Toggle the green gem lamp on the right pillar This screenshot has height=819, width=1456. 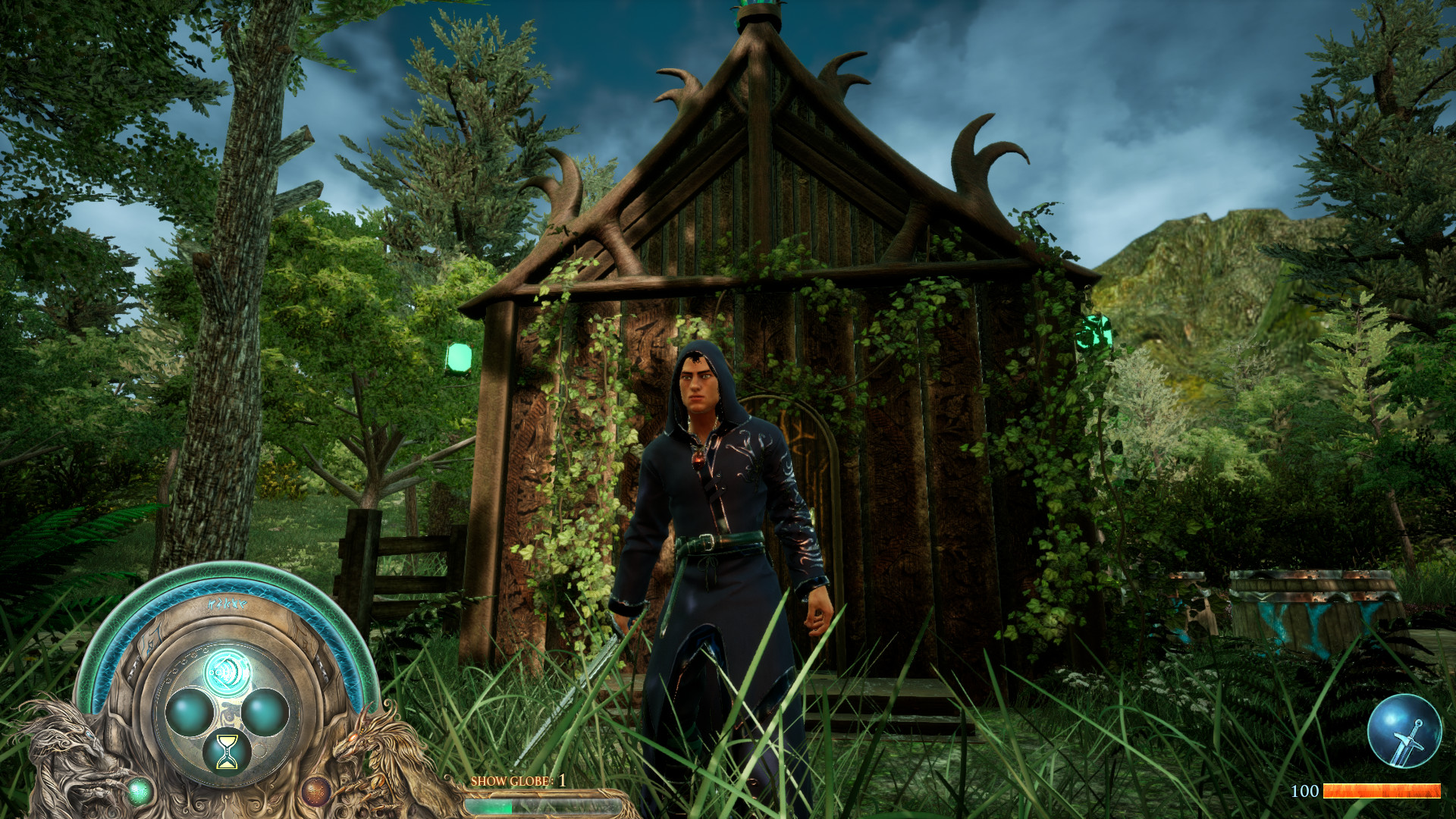click(1095, 332)
